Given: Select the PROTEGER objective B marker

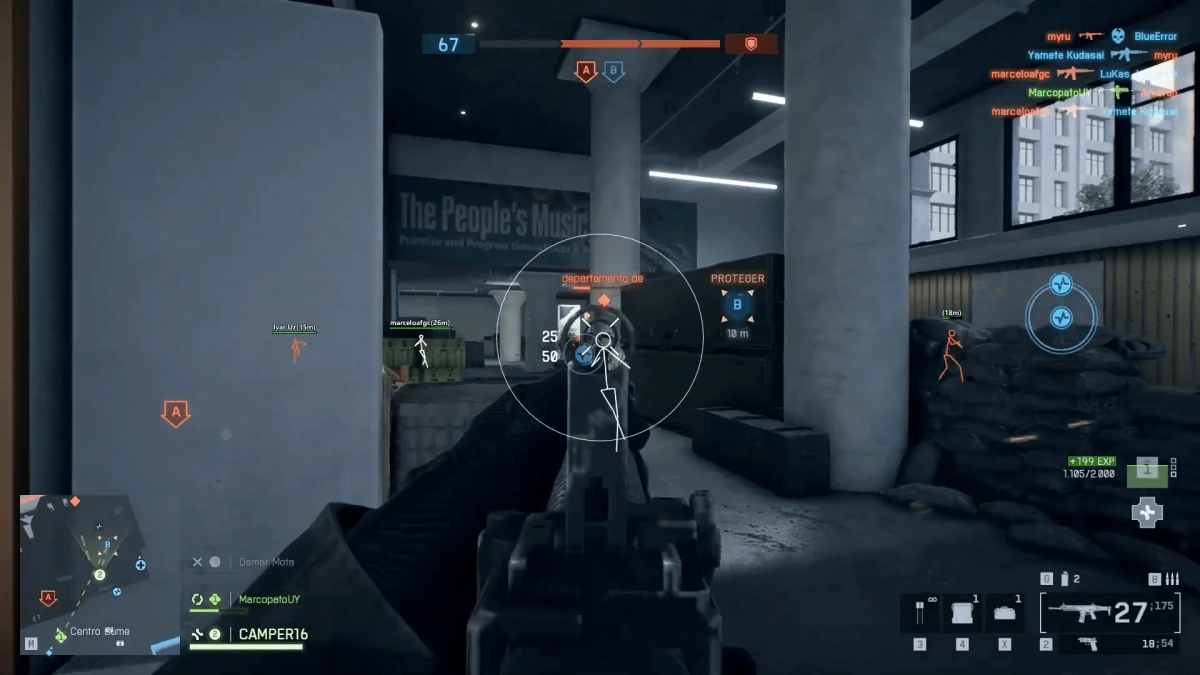Looking at the screenshot, I should pos(738,305).
